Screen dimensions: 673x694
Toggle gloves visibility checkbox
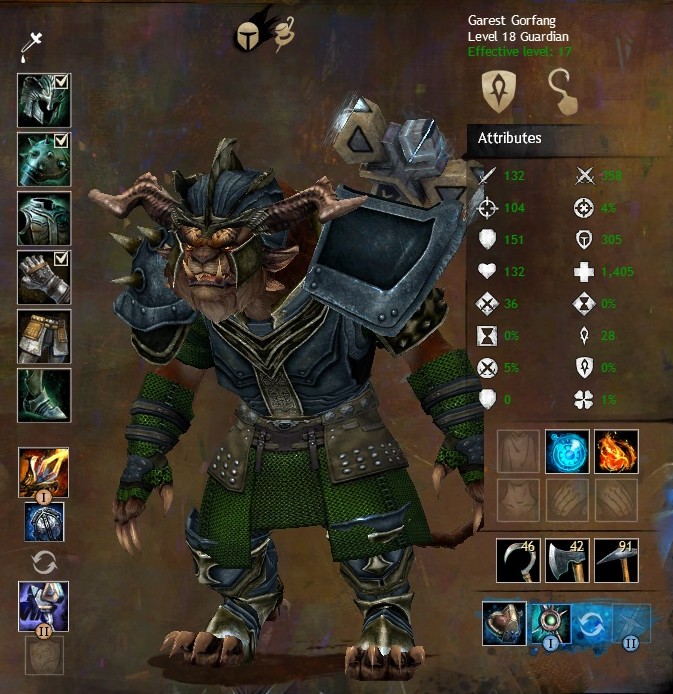(61, 257)
